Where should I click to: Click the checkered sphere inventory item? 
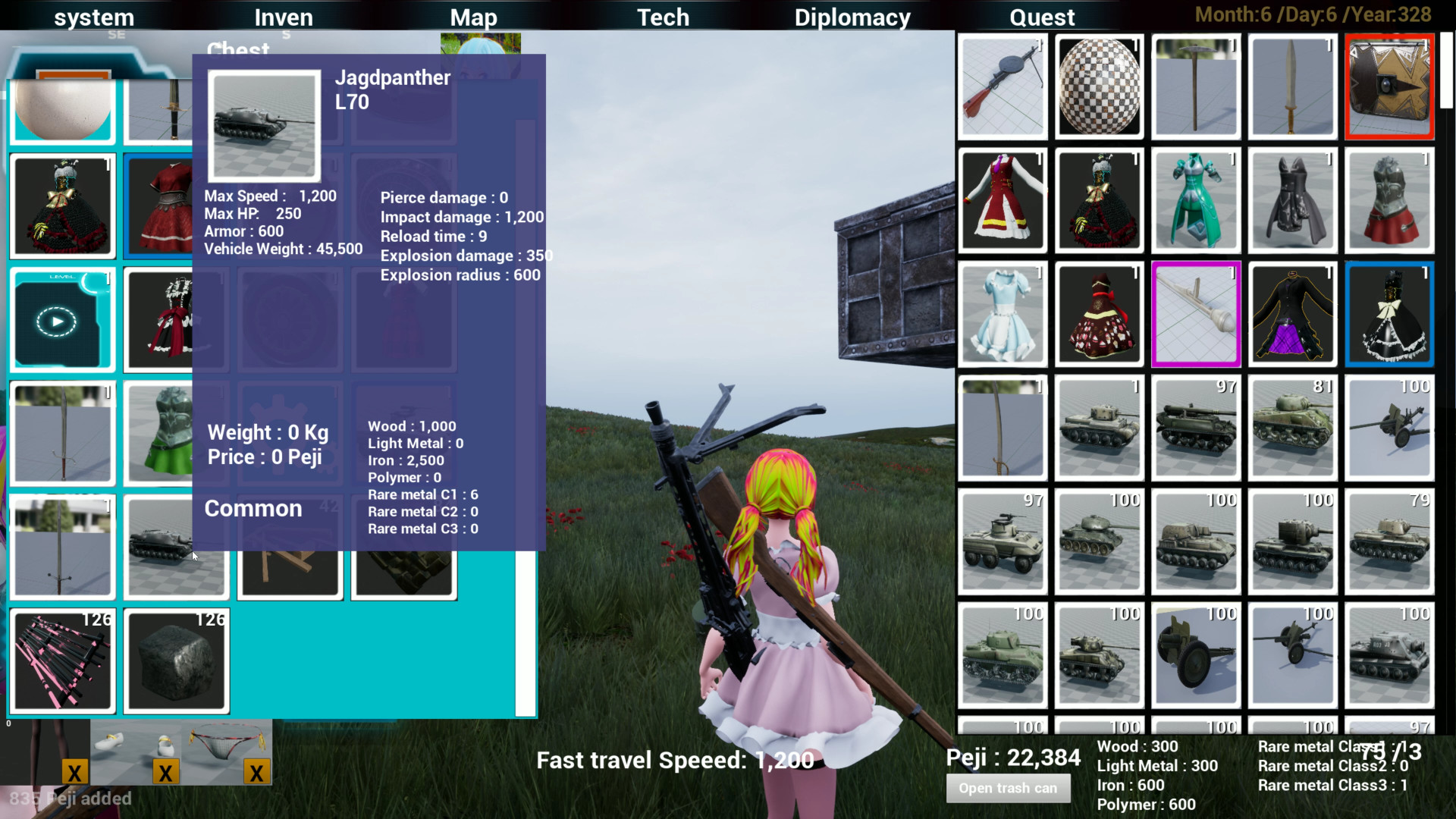coord(1100,86)
